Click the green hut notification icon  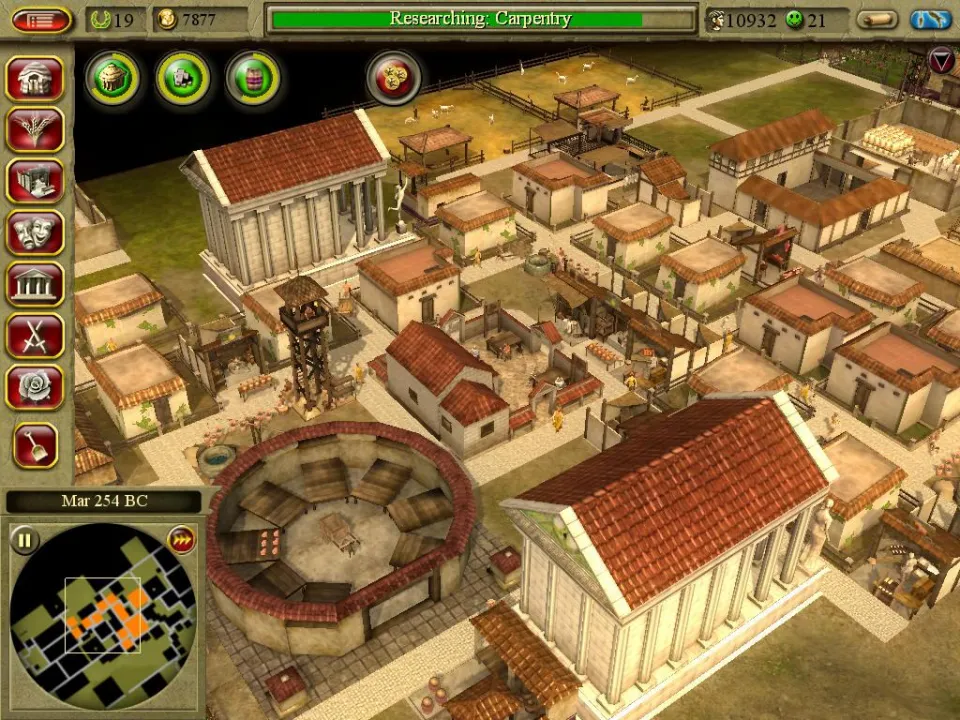click(111, 77)
